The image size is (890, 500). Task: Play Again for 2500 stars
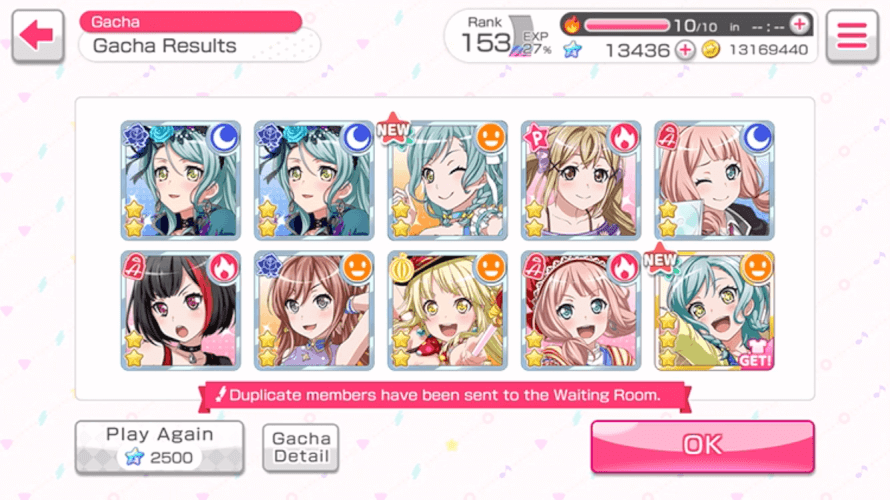(x=159, y=446)
